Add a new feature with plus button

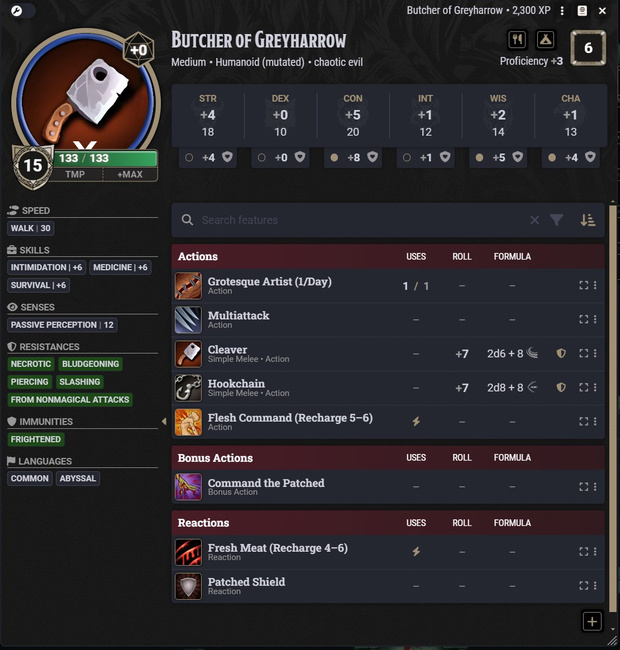(591, 621)
